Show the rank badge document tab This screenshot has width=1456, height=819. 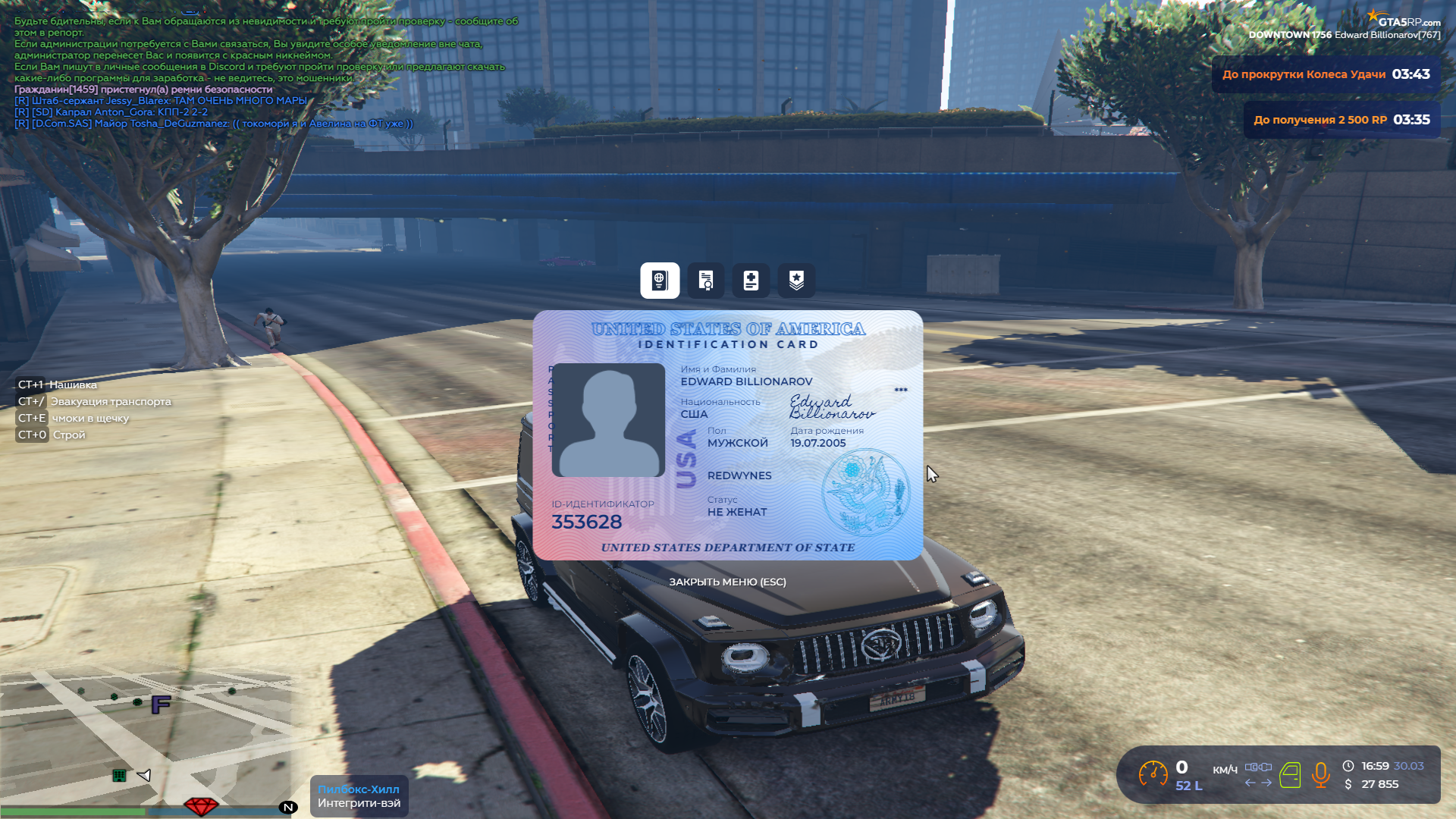pyautogui.click(x=796, y=281)
